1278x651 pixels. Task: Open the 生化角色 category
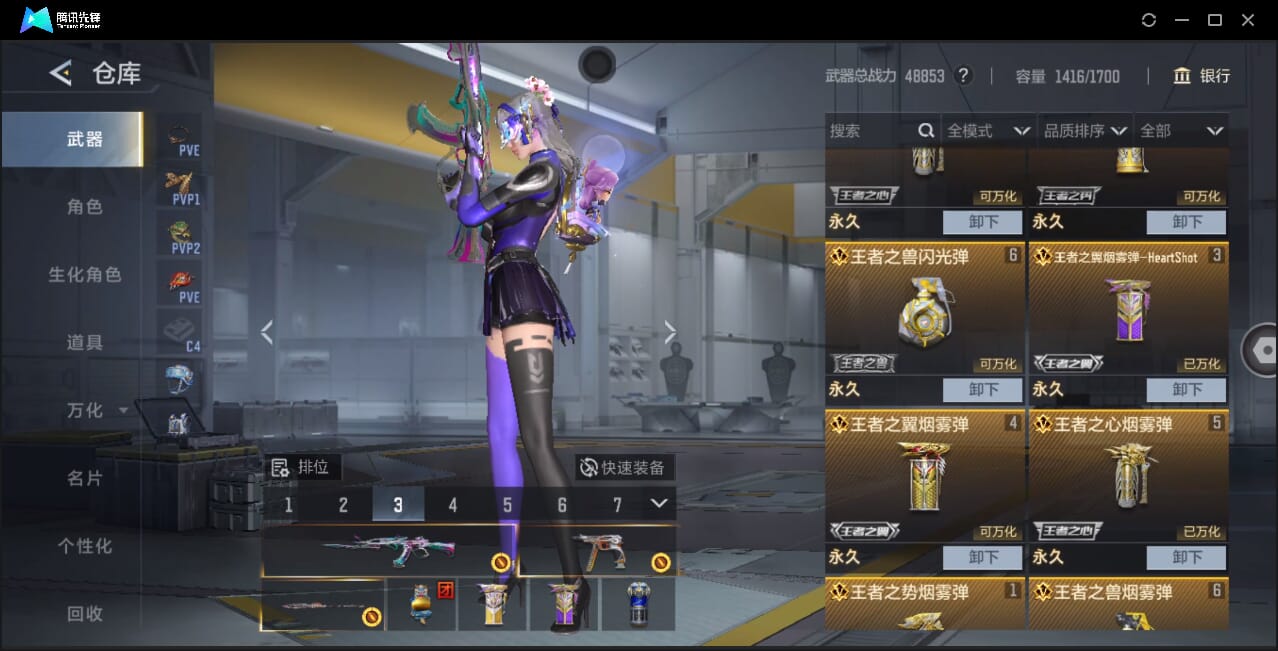[x=85, y=274]
